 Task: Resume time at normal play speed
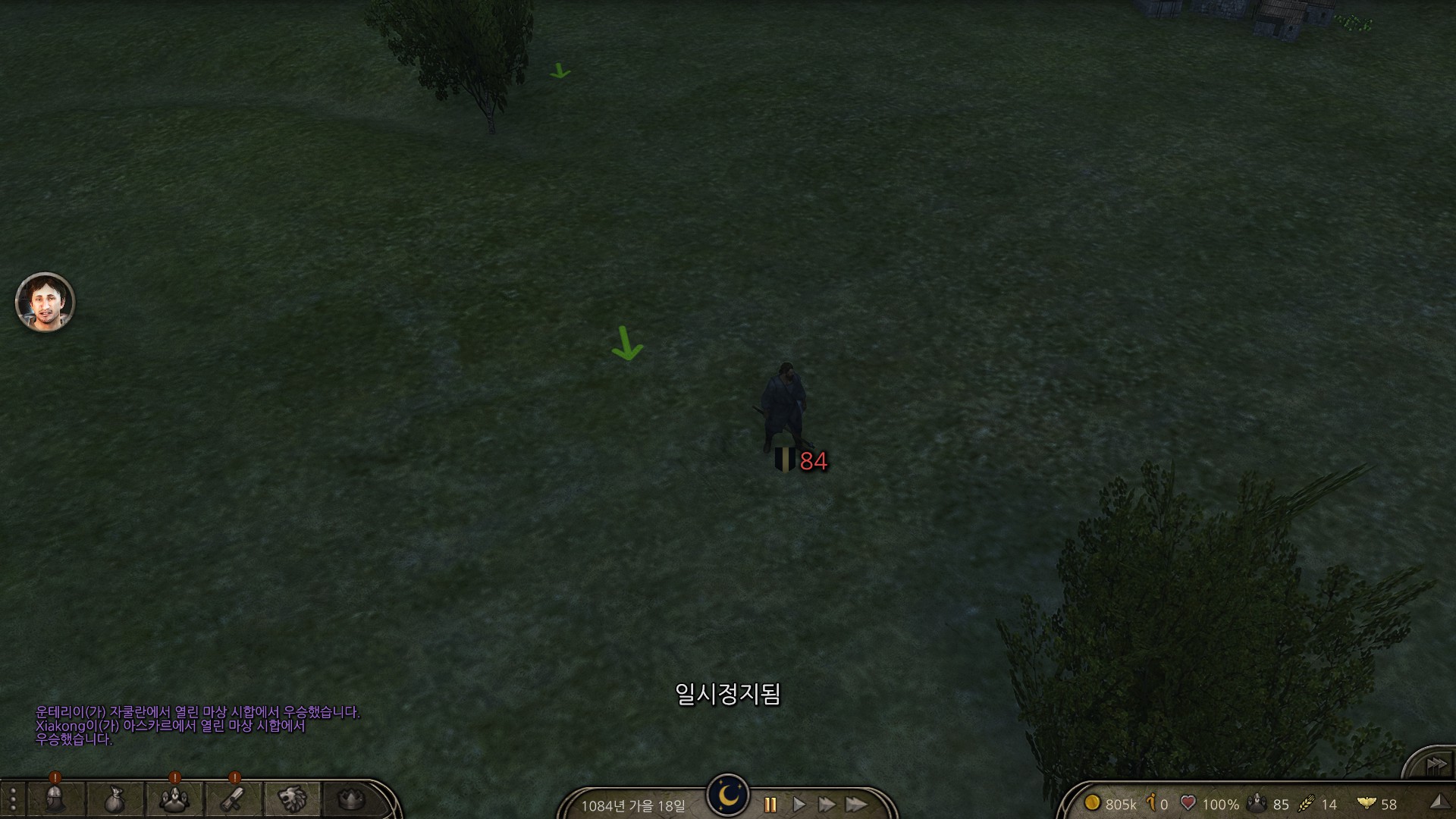799,805
